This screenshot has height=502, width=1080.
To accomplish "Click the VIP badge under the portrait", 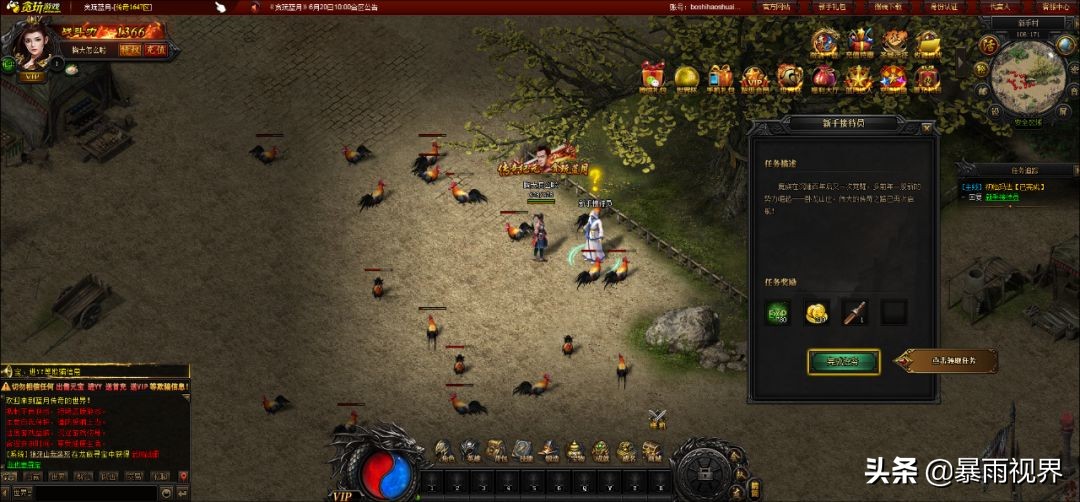I will click(x=31, y=76).
